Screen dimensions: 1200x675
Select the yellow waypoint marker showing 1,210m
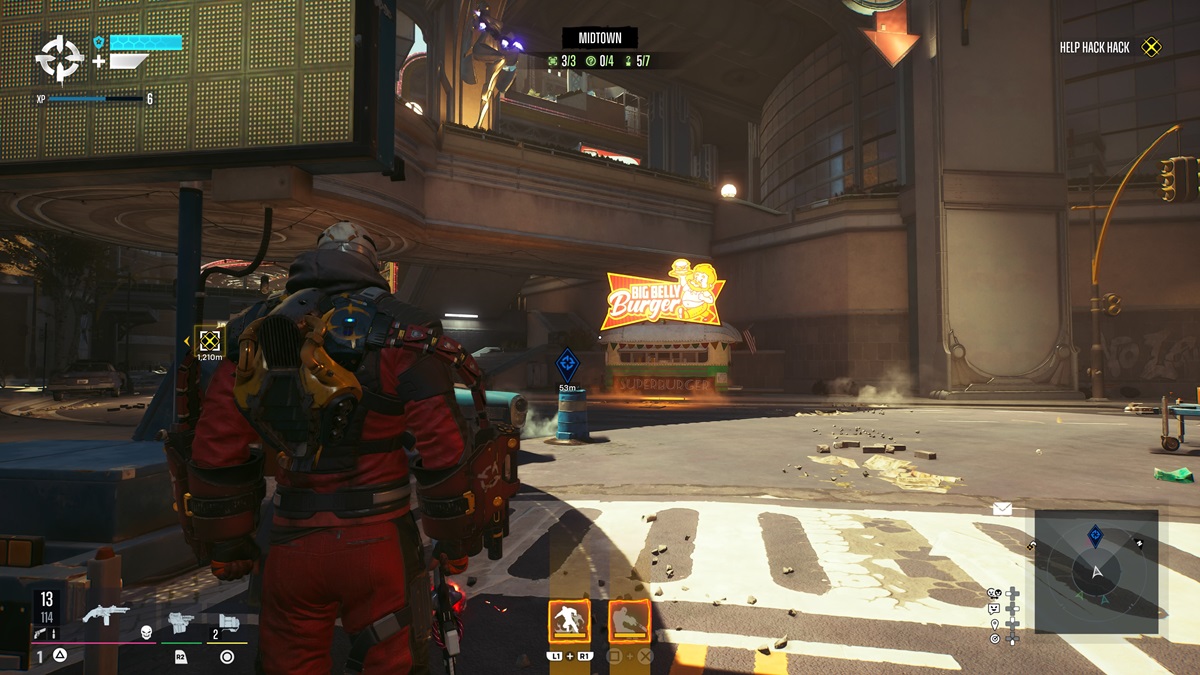pyautogui.click(x=209, y=340)
